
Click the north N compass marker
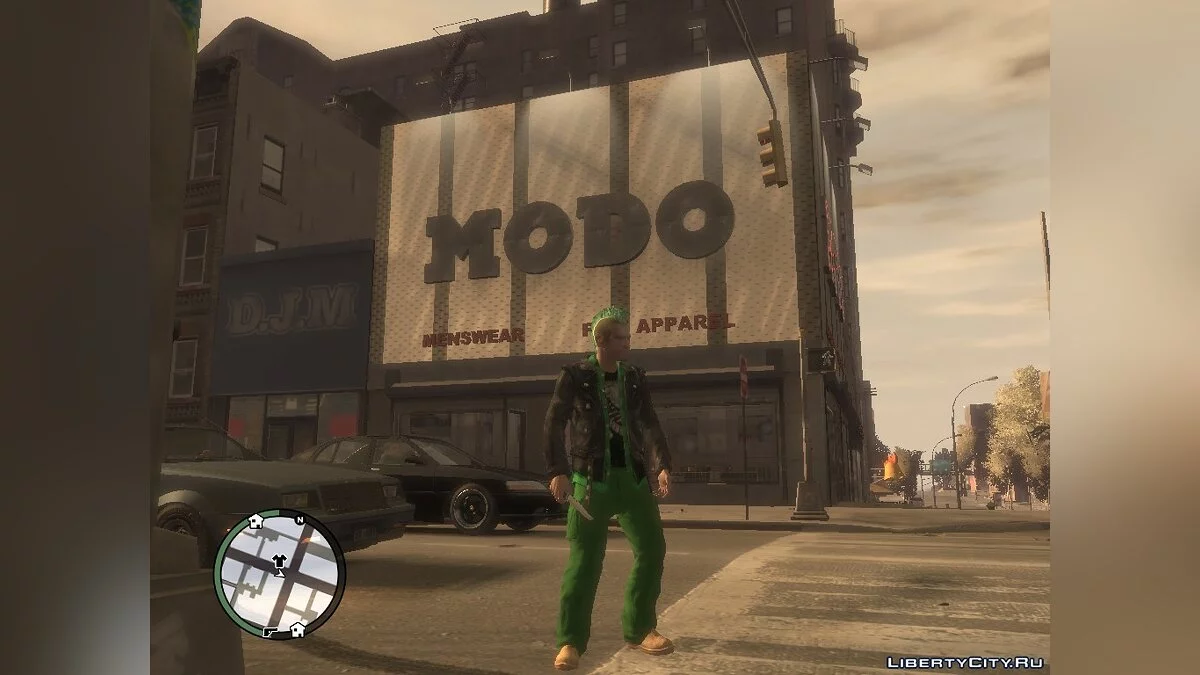point(298,520)
